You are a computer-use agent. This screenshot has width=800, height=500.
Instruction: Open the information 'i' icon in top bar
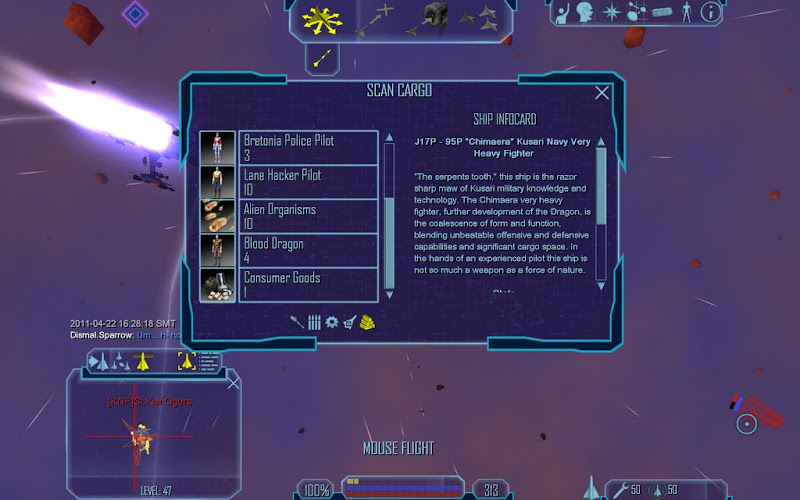click(x=710, y=13)
